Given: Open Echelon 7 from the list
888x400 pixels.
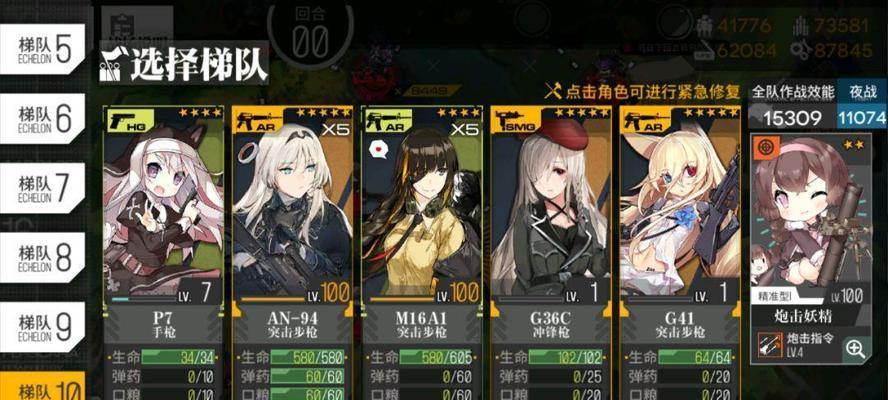Looking at the screenshot, I should 42,188.
